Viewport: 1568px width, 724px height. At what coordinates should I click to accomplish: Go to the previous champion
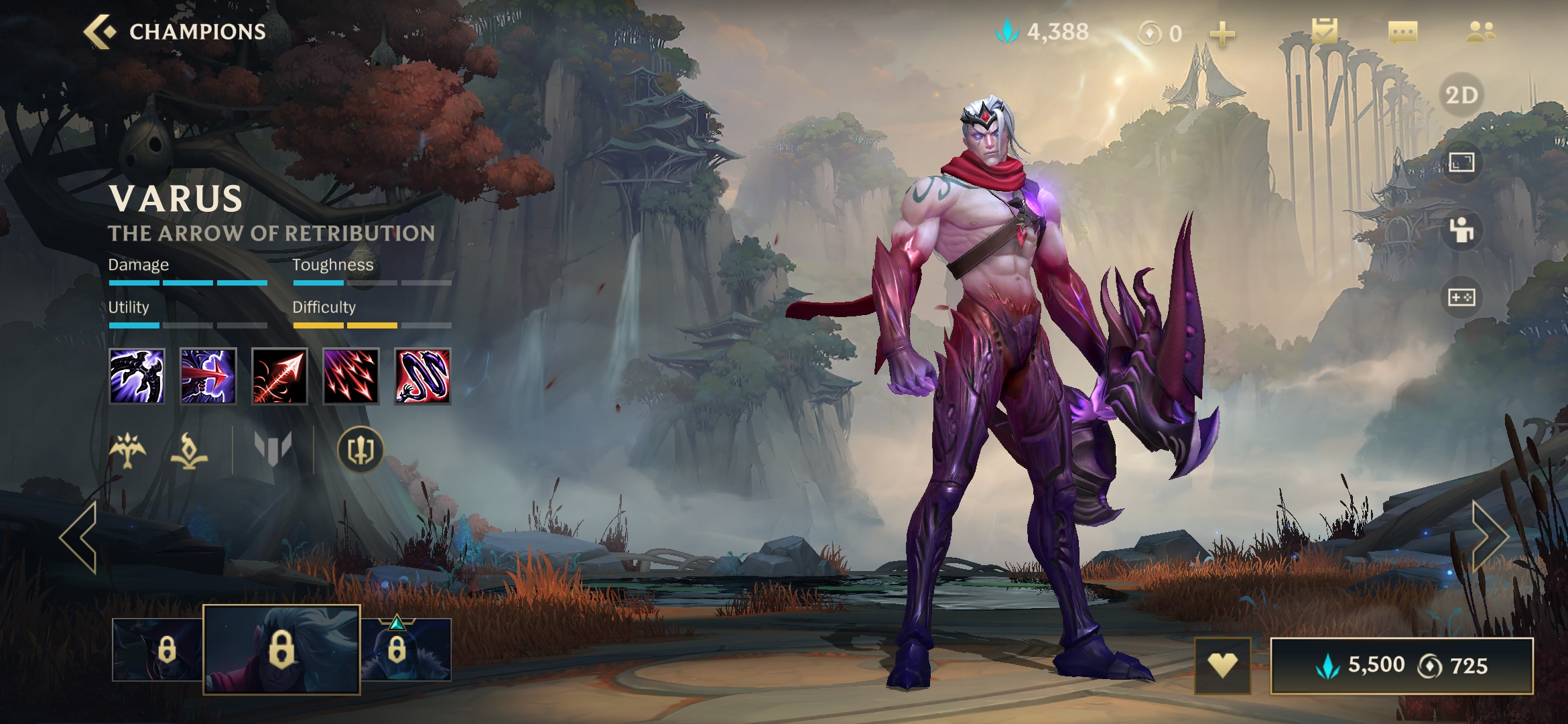tap(80, 537)
